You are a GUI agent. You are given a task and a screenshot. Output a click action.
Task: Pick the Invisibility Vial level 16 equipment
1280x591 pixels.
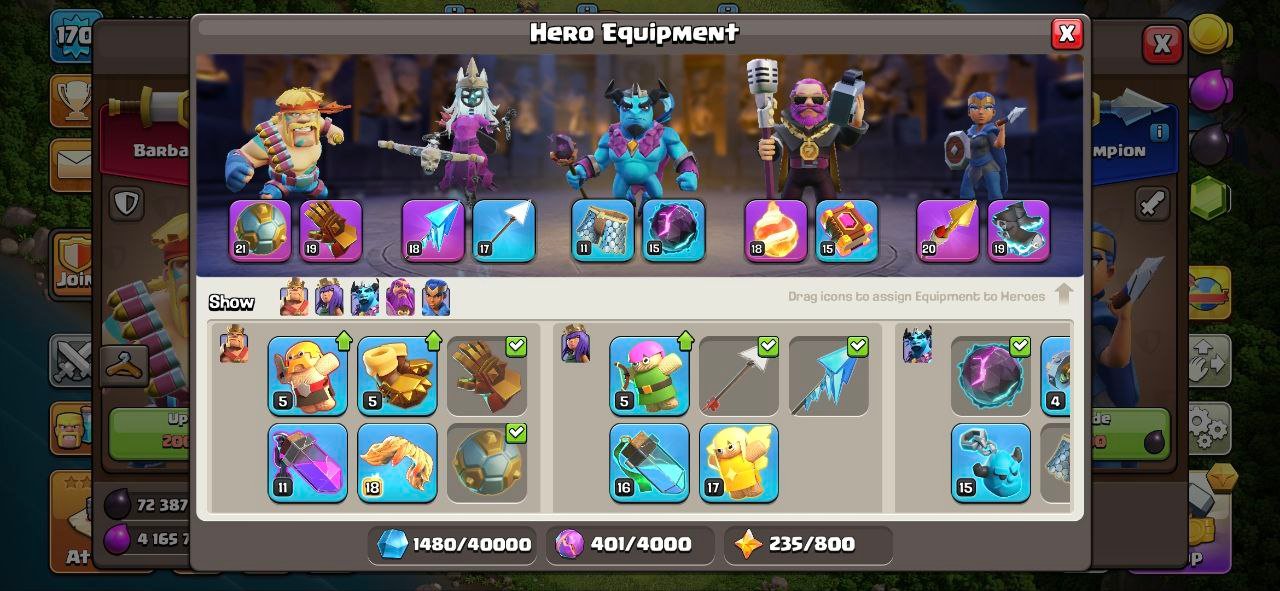coord(649,462)
